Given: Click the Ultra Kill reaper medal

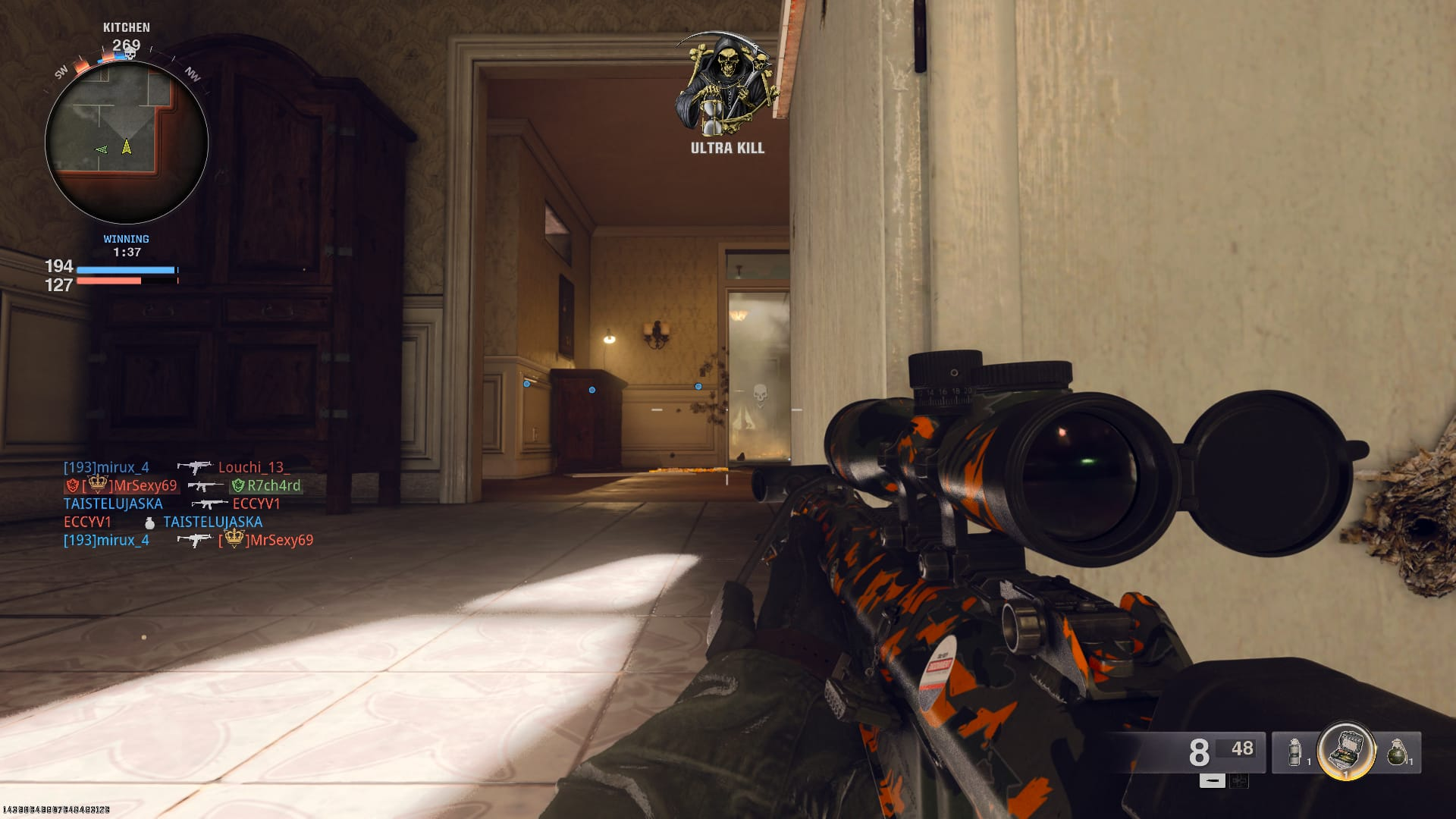Looking at the screenshot, I should click(726, 83).
